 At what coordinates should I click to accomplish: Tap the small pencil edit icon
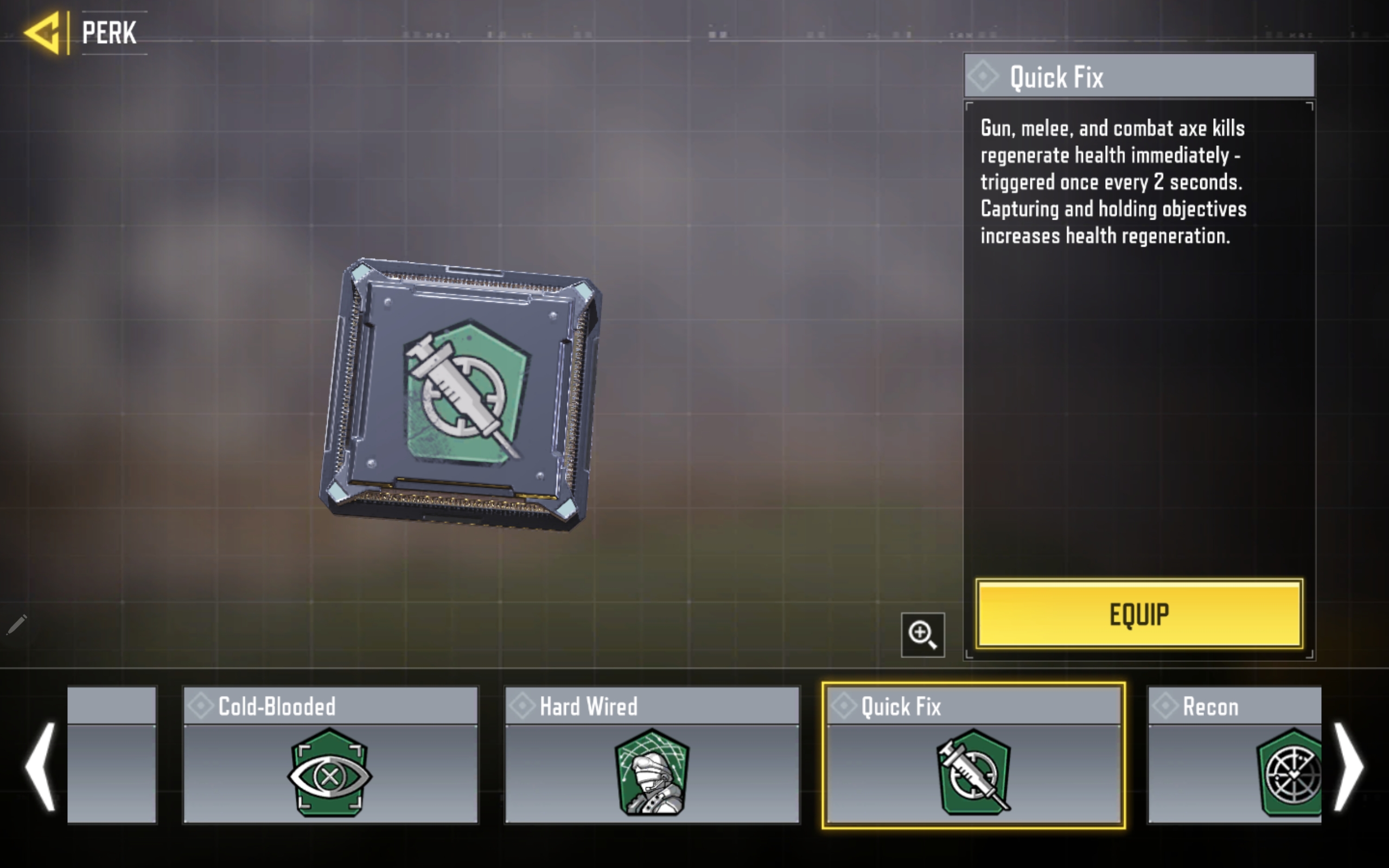[17, 624]
